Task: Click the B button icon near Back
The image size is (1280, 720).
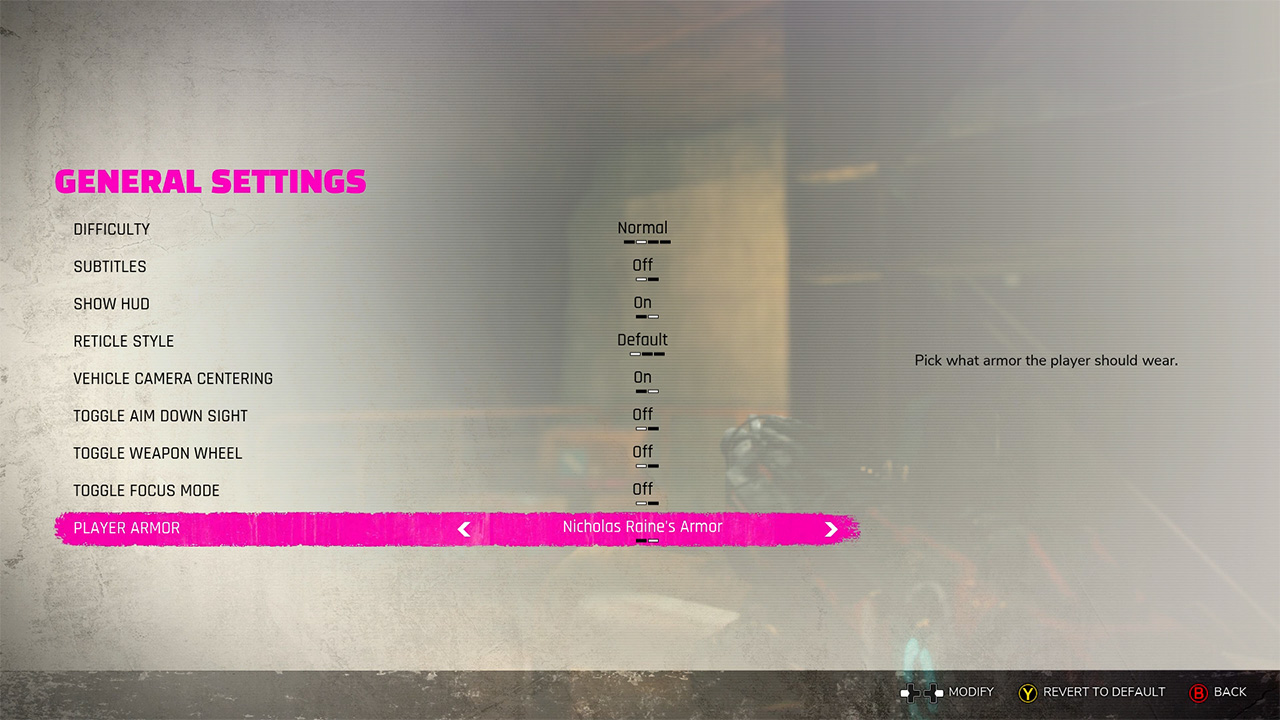Action: 1197,692
